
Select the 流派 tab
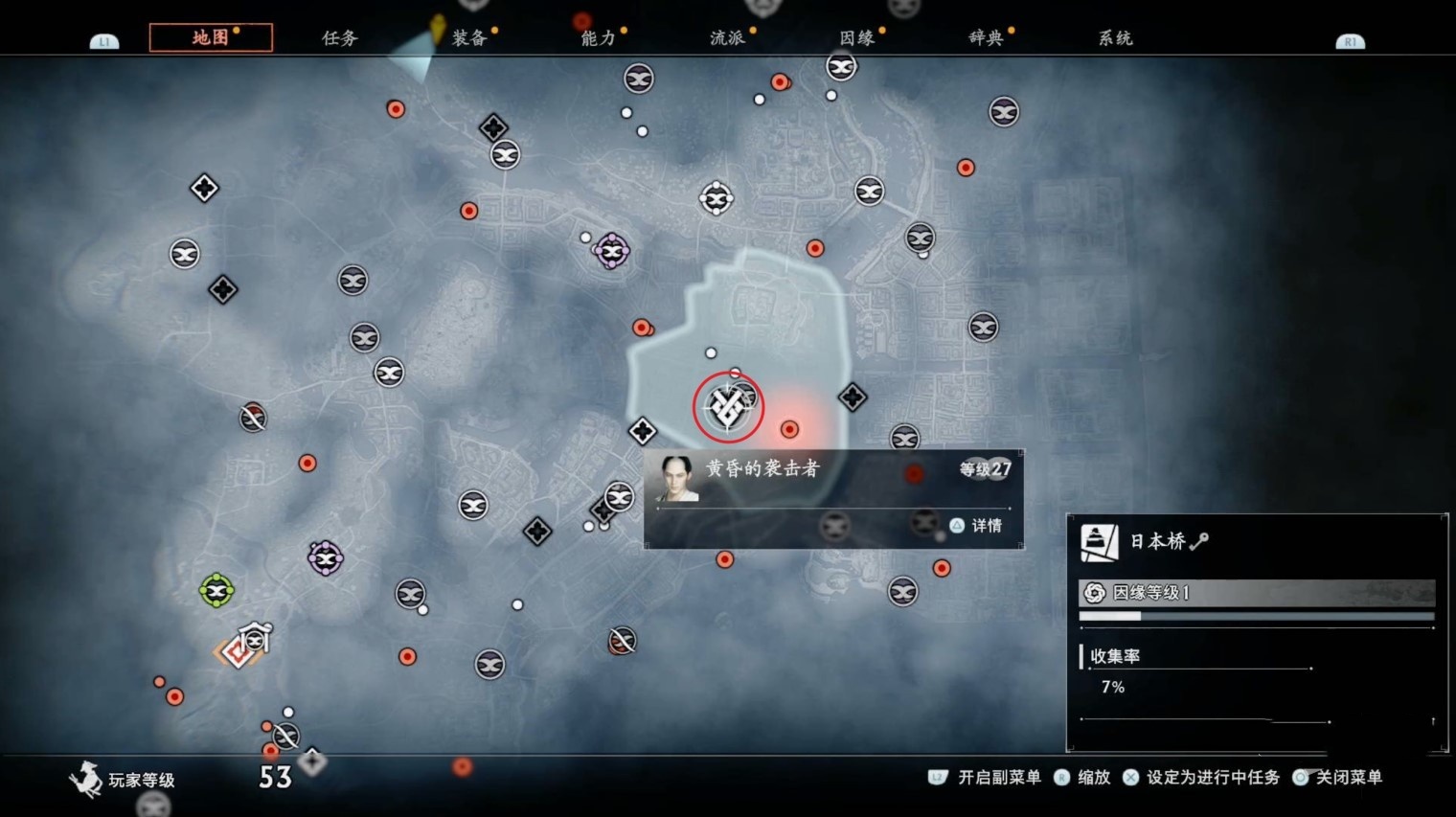728,38
